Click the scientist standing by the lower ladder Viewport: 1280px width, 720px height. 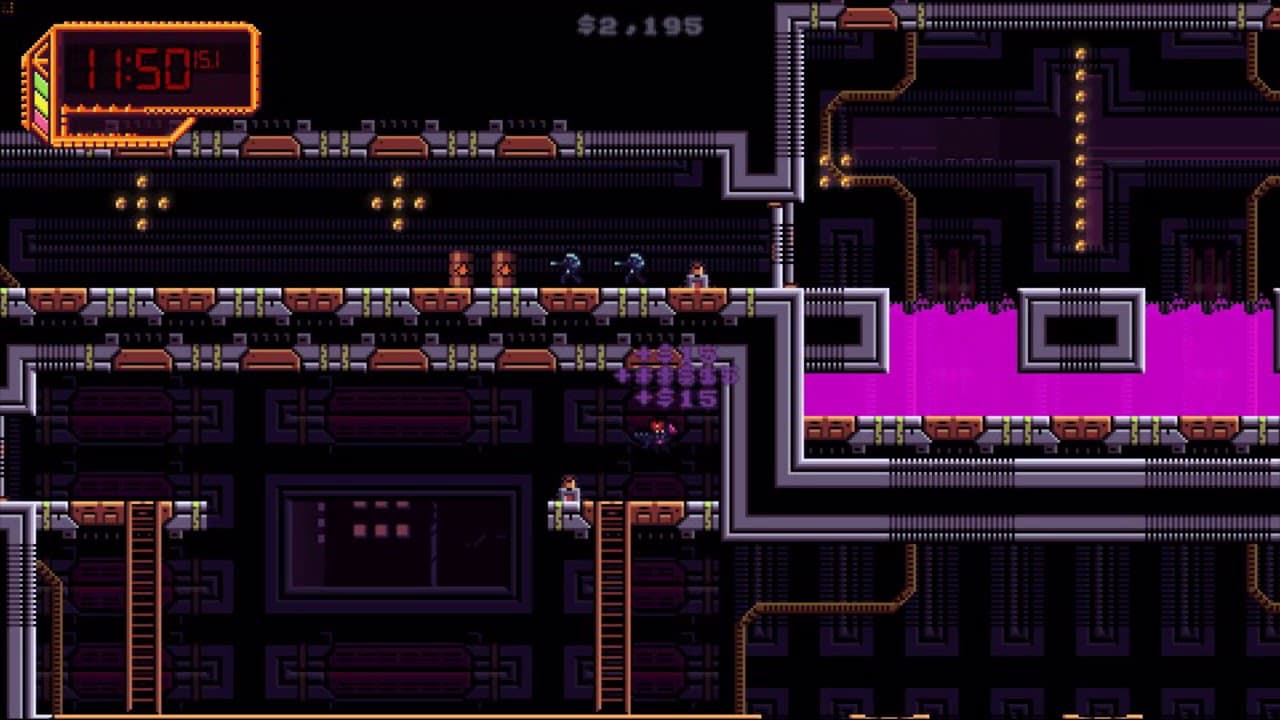pyautogui.click(x=572, y=491)
